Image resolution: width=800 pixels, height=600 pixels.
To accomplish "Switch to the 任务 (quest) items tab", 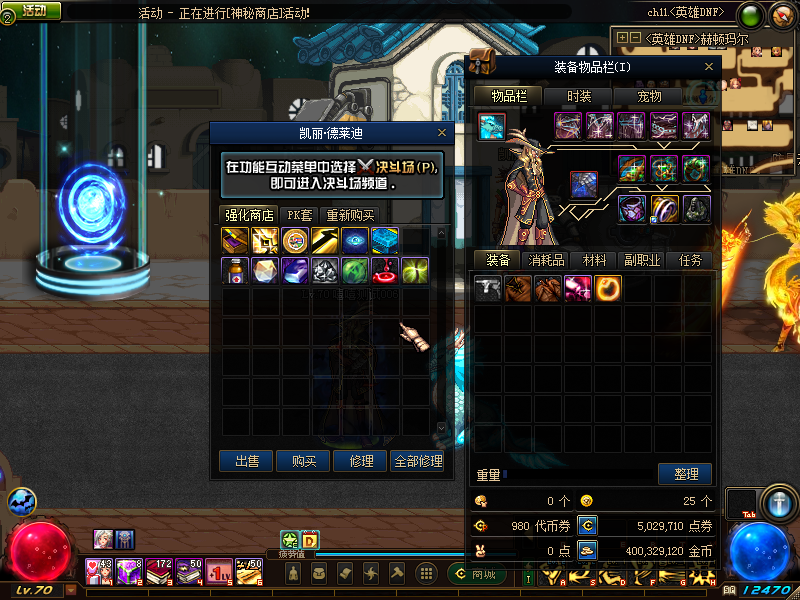I will click(x=690, y=260).
